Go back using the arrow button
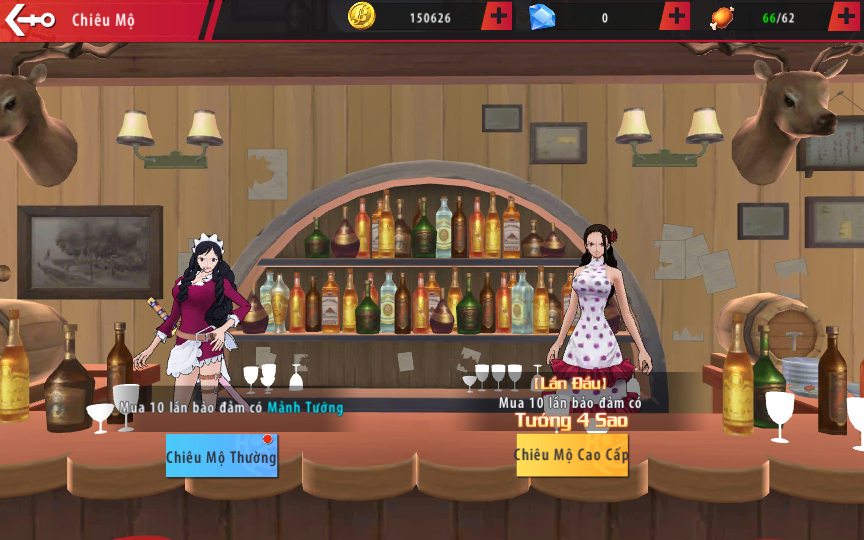The width and height of the screenshot is (864, 540). point(28,19)
